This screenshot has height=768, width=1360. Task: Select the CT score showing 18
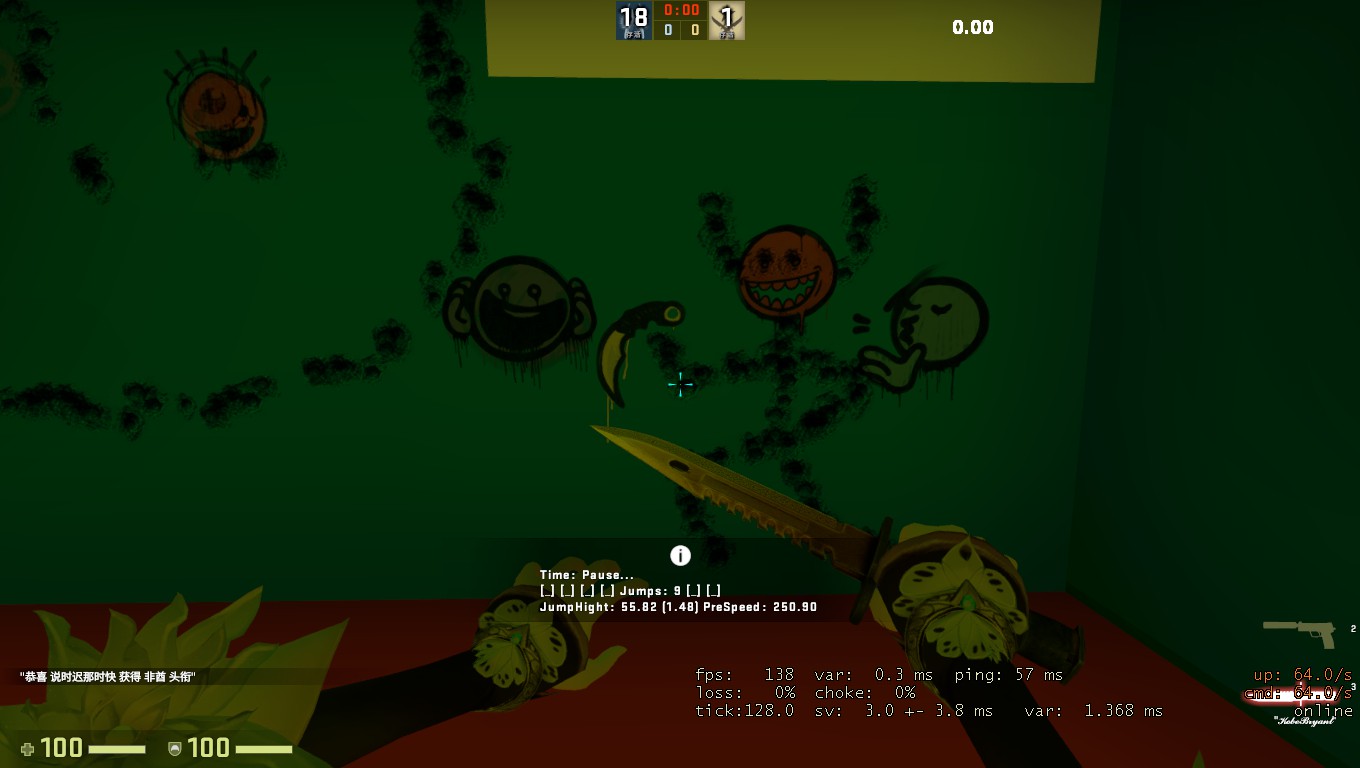[634, 13]
